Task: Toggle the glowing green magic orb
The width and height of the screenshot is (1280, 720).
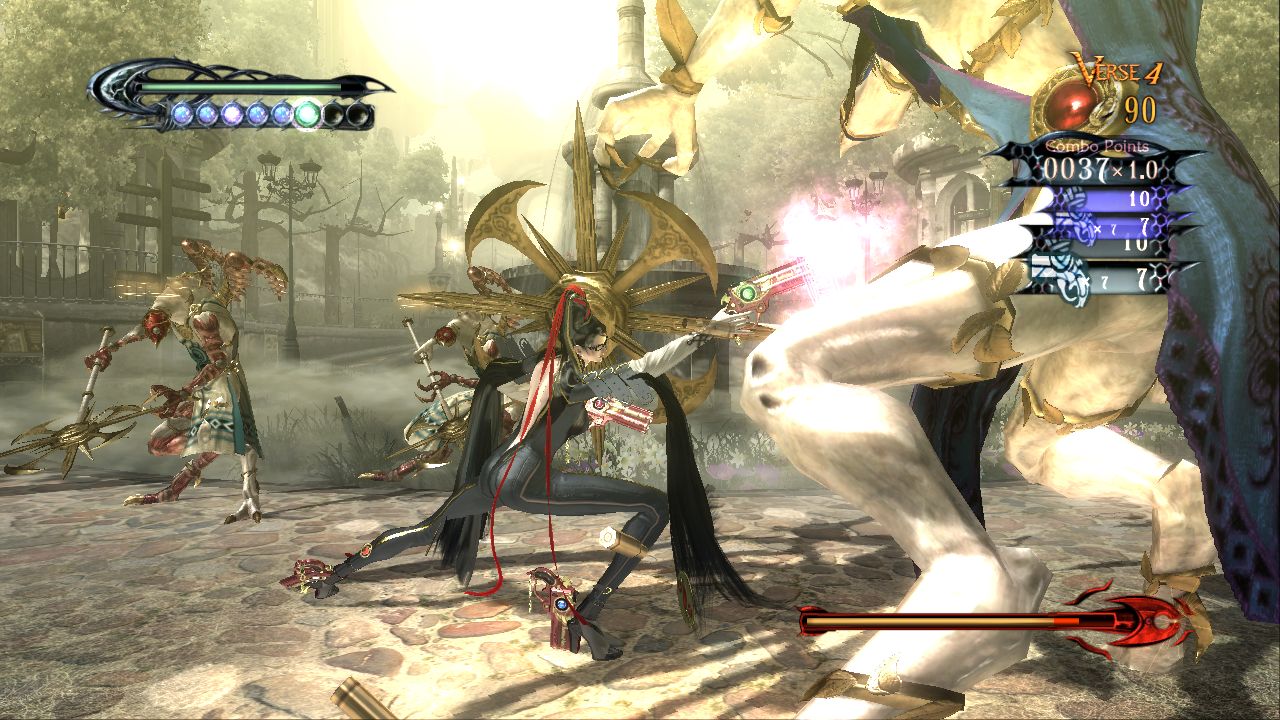Action: (x=305, y=113)
